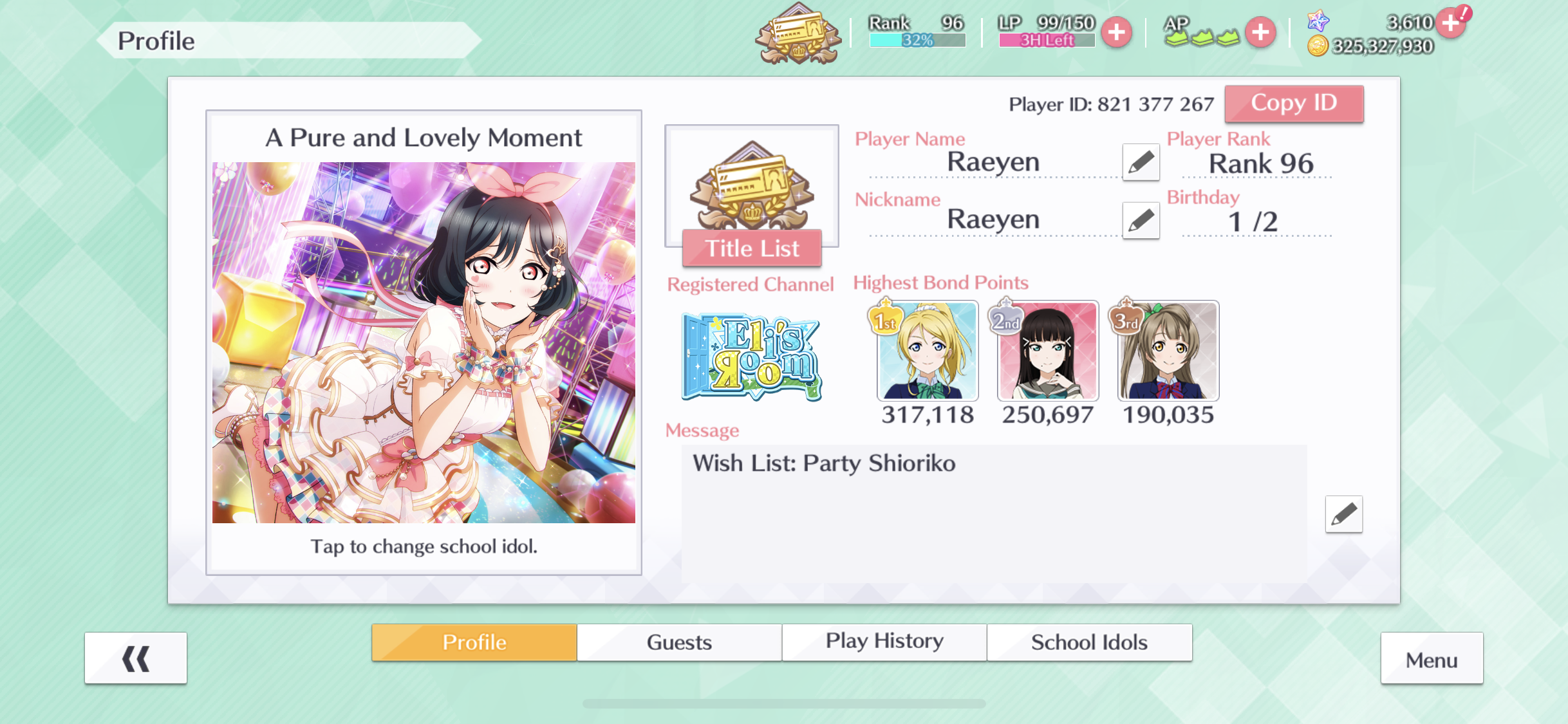
Task: Select the 2nd place bond idol portrait
Action: pos(1048,351)
